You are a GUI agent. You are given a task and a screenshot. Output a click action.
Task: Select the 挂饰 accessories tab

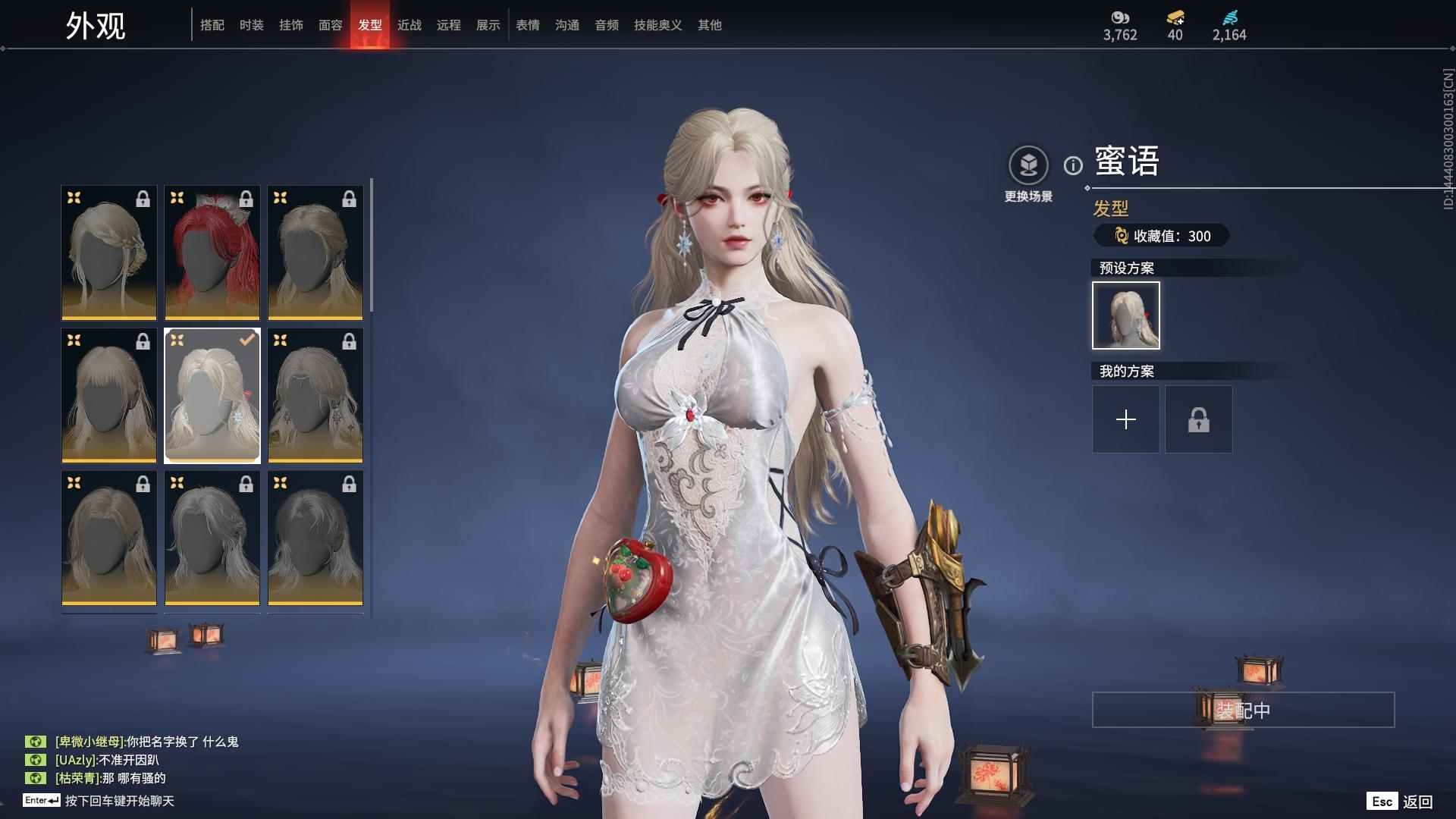tap(290, 25)
